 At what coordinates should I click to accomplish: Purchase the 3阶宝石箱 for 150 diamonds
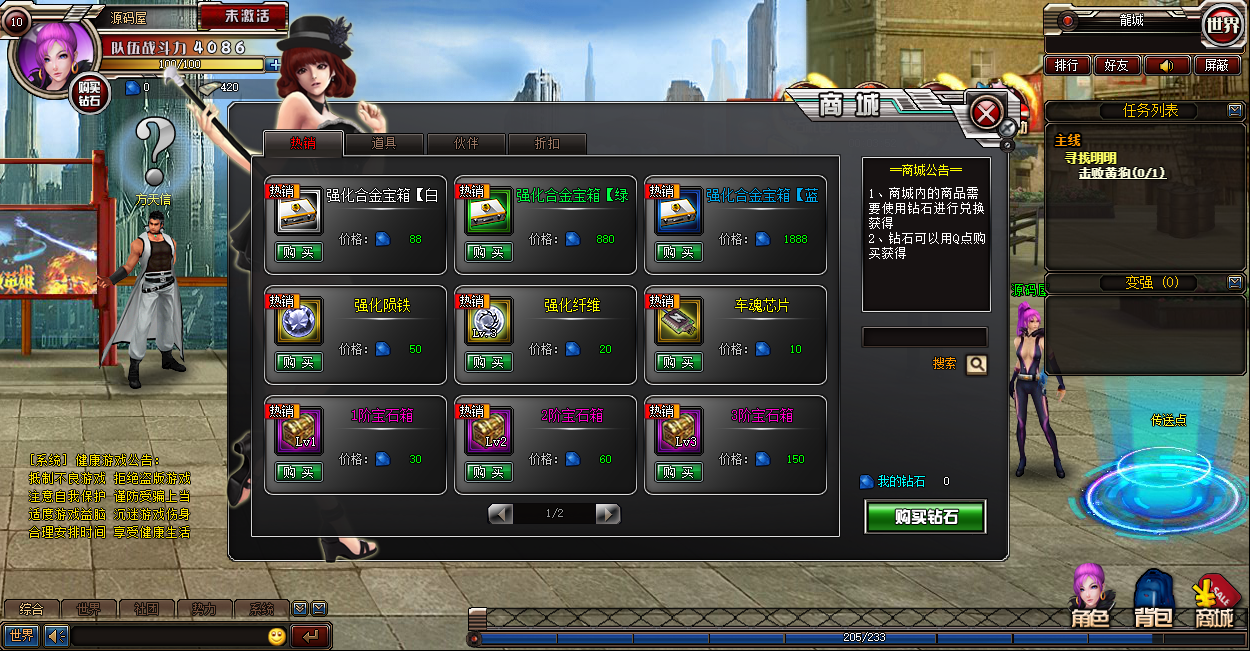[x=678, y=472]
